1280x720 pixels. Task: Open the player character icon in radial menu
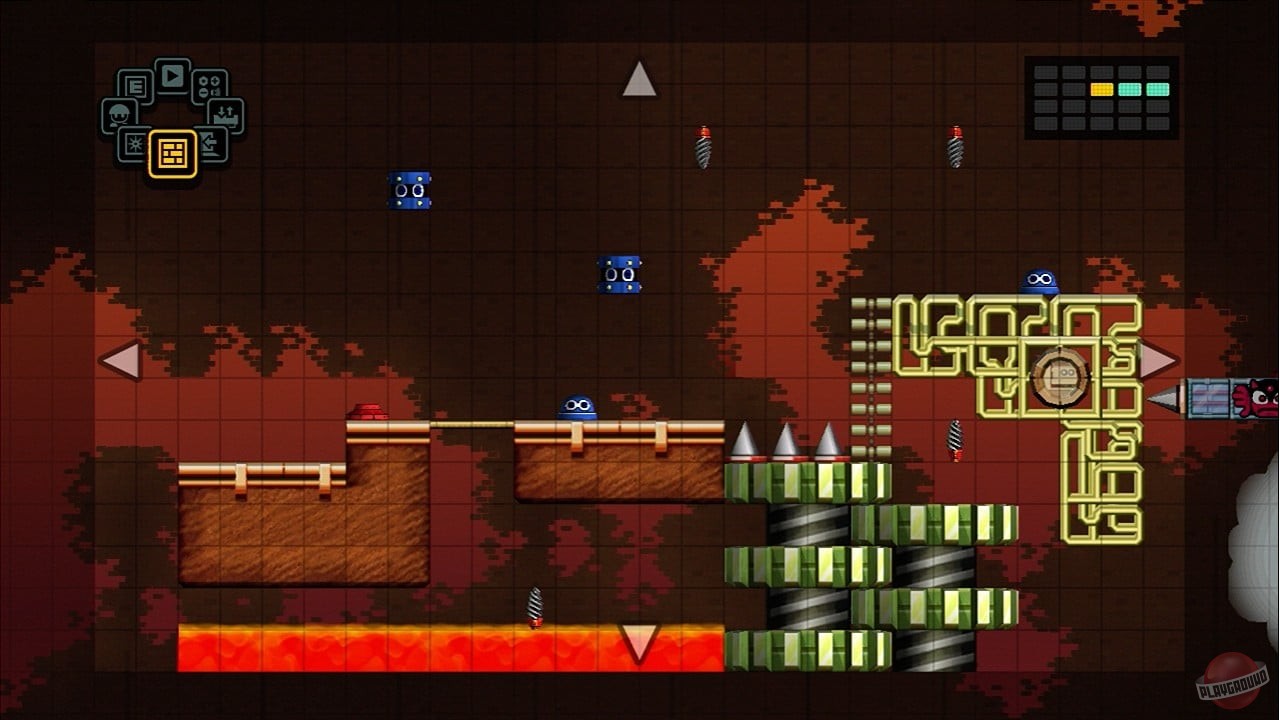click(118, 113)
